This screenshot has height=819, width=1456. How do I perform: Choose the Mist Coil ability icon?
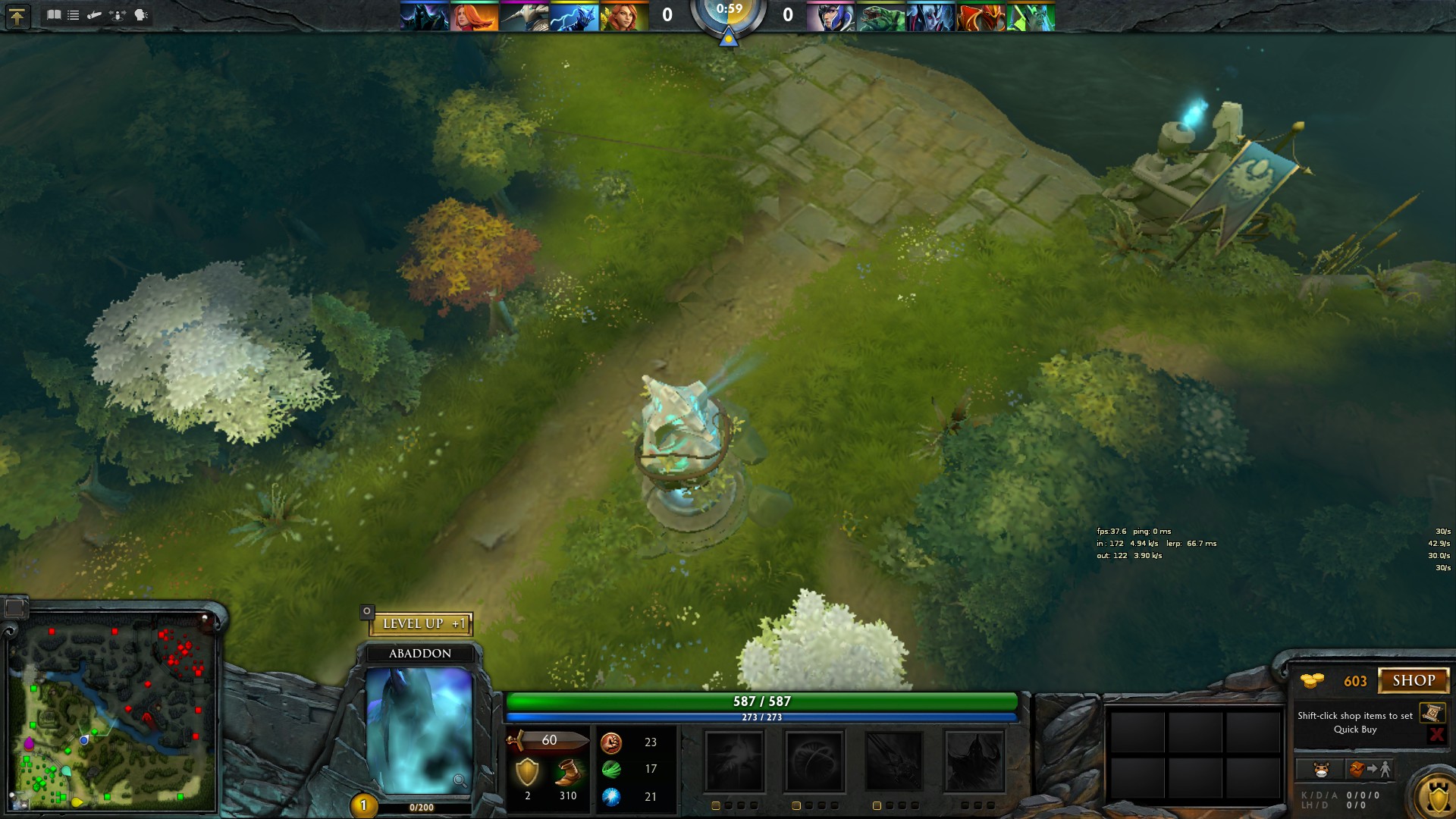(x=734, y=761)
